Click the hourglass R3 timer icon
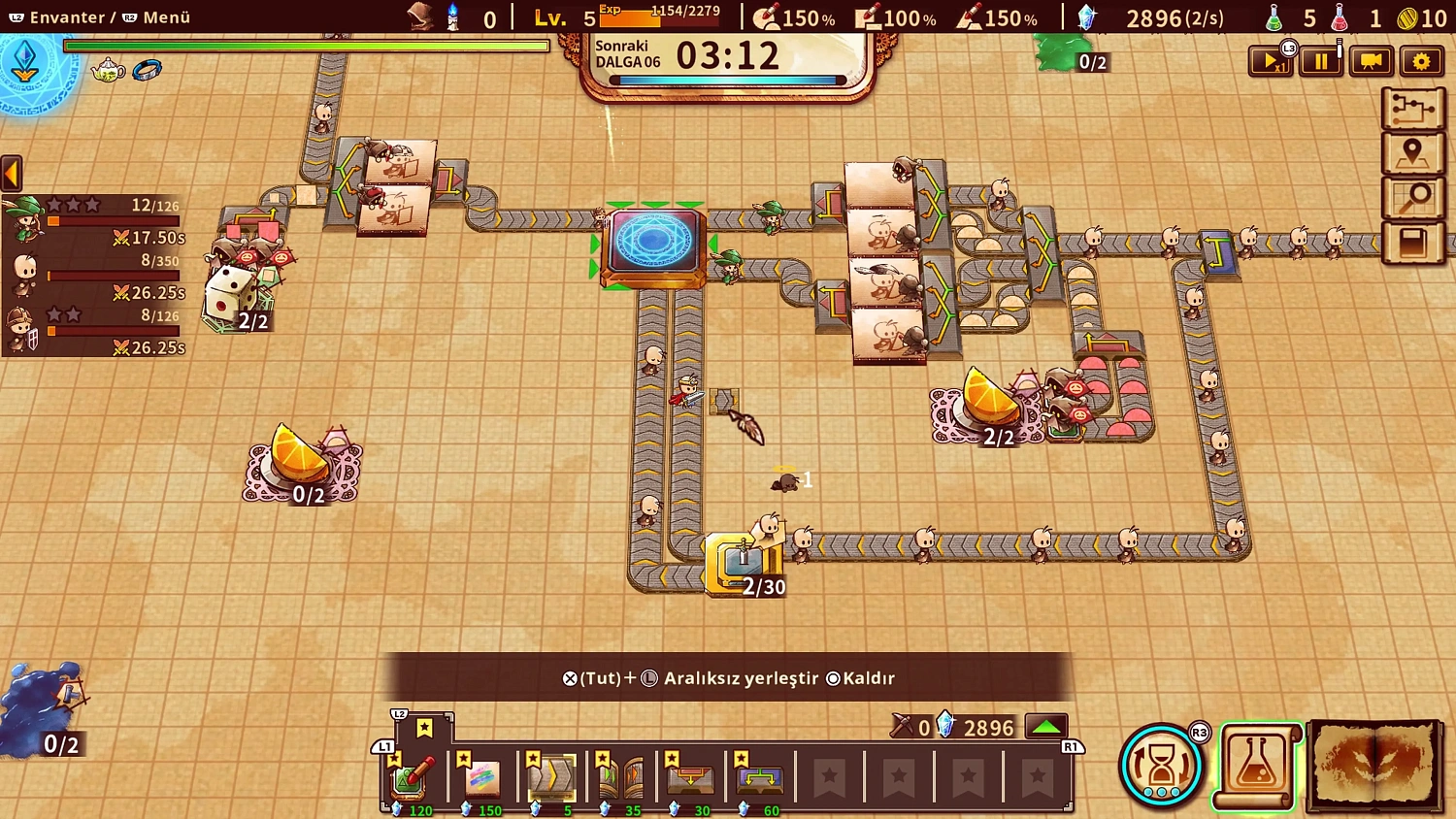This screenshot has height=819, width=1456. pyautogui.click(x=1162, y=764)
